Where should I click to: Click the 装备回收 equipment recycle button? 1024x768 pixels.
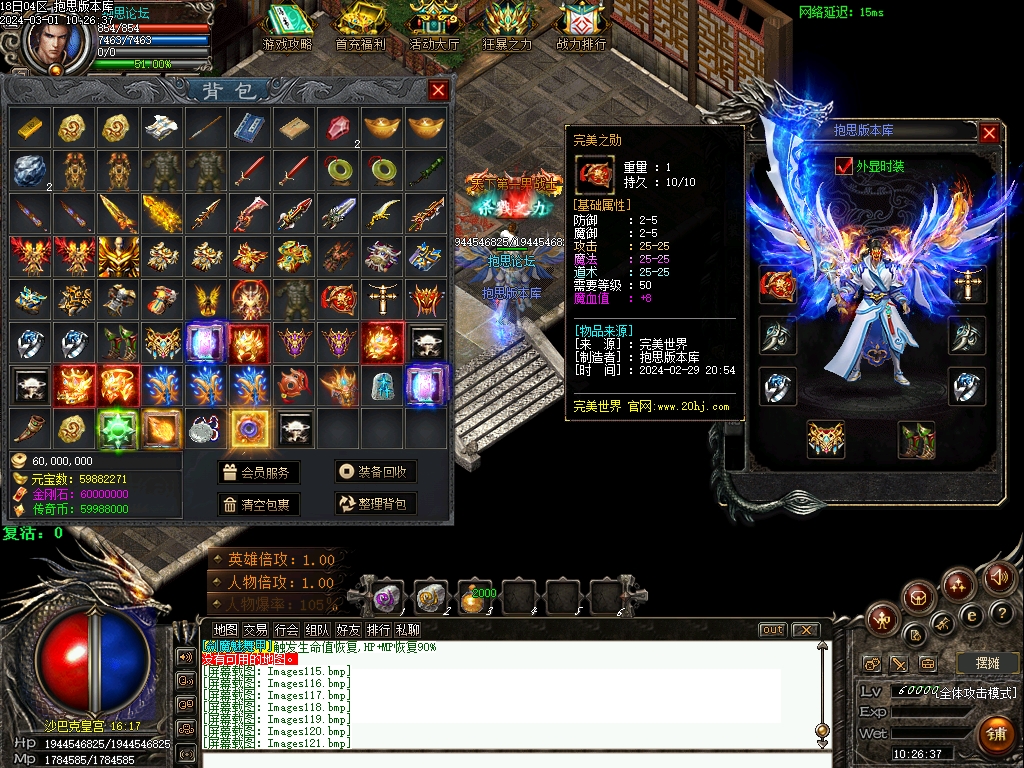pyautogui.click(x=375, y=473)
